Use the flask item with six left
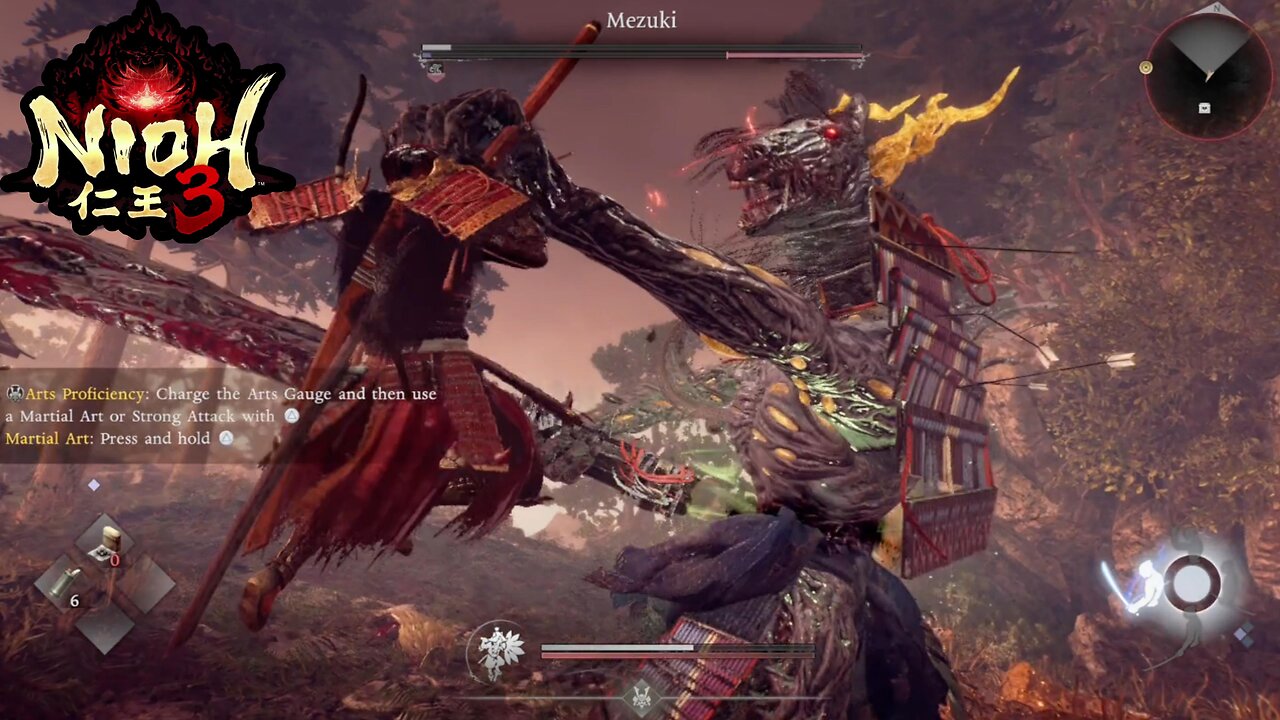The image size is (1280, 720). 66,586
